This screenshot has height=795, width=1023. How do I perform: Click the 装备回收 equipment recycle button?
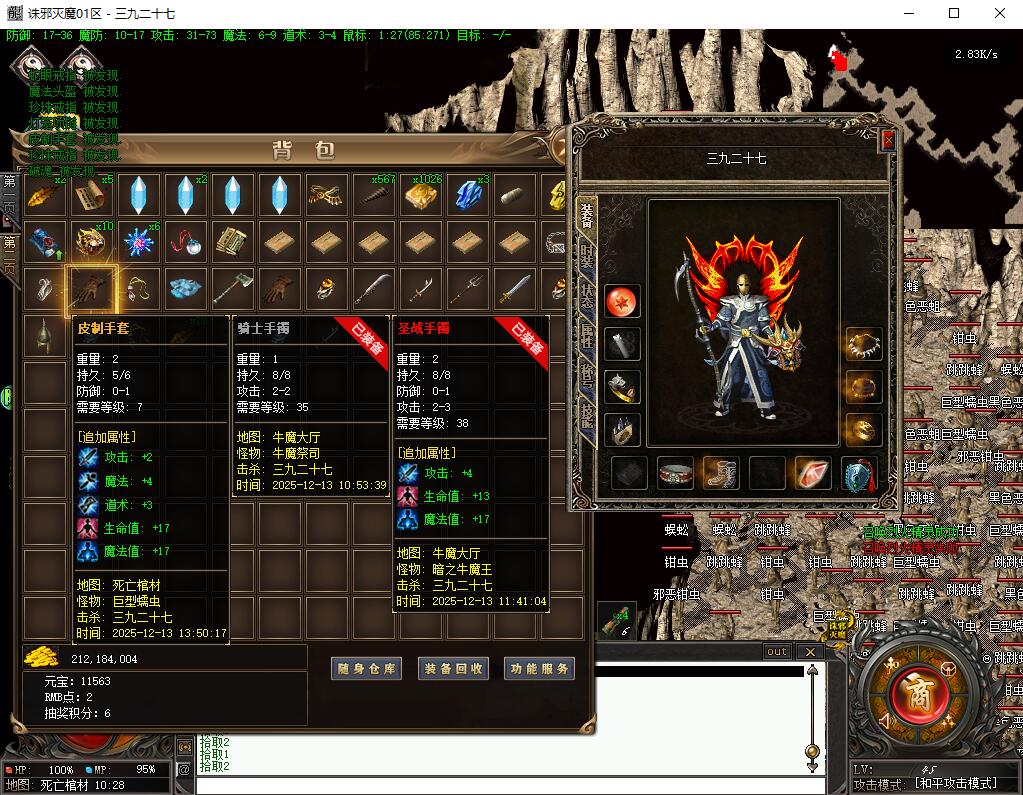coord(453,669)
